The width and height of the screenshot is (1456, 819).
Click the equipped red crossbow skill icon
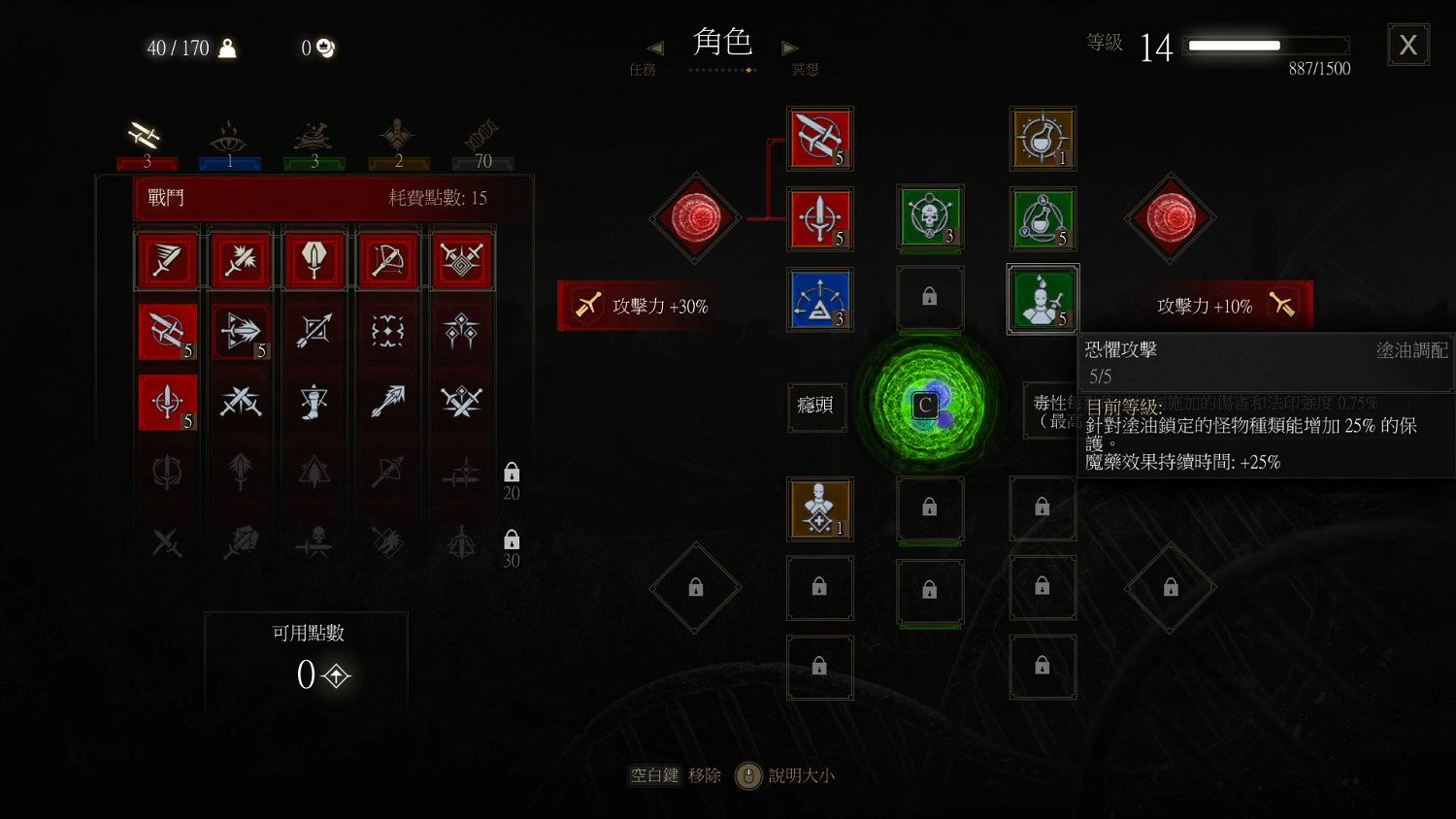coord(820,139)
